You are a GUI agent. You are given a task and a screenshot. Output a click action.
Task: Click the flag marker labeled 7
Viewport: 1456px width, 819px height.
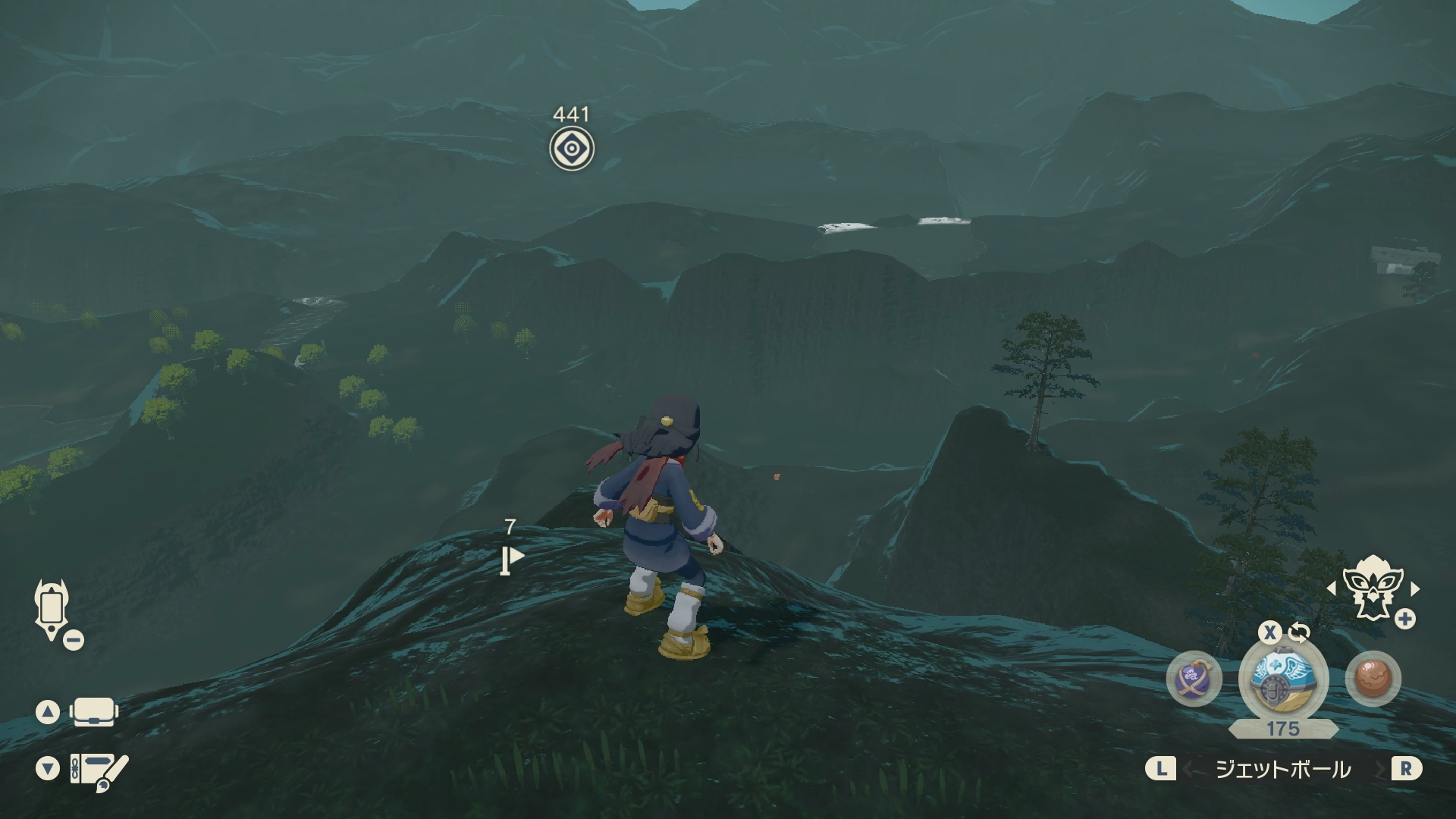coord(512,560)
